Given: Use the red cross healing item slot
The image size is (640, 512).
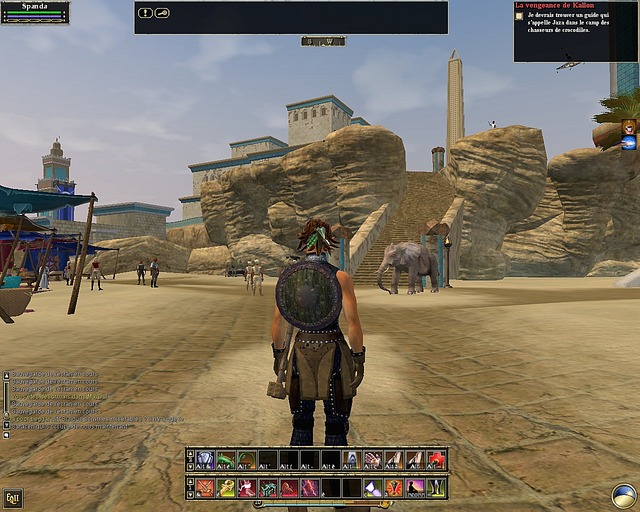Looking at the screenshot, I should [x=437, y=460].
